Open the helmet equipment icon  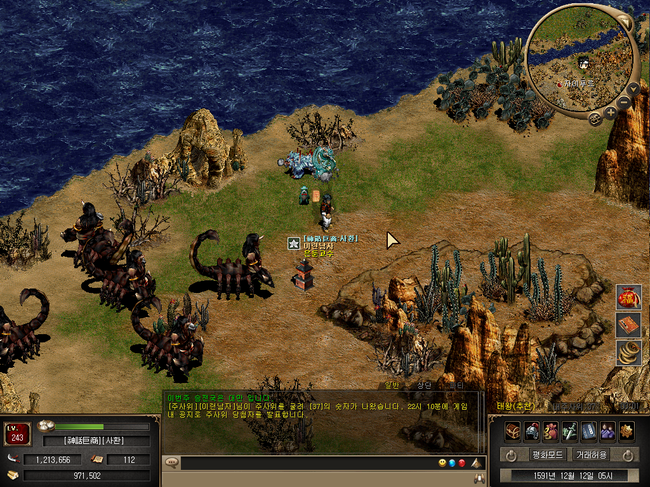coord(531,430)
